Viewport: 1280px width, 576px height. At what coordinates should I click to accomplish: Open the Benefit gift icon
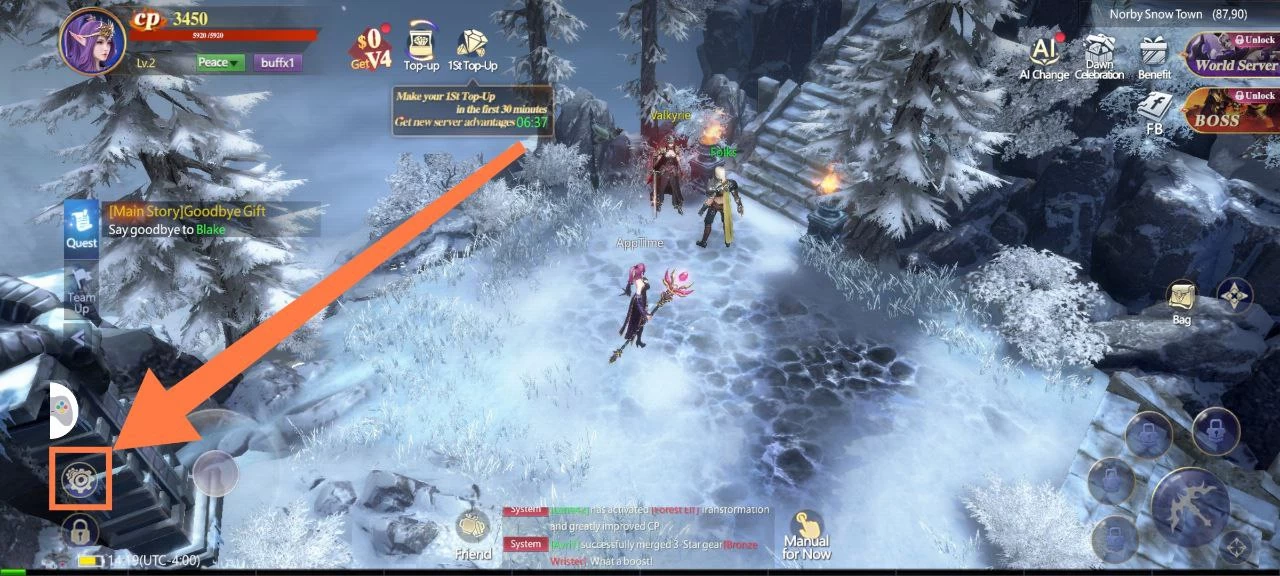click(x=1154, y=56)
